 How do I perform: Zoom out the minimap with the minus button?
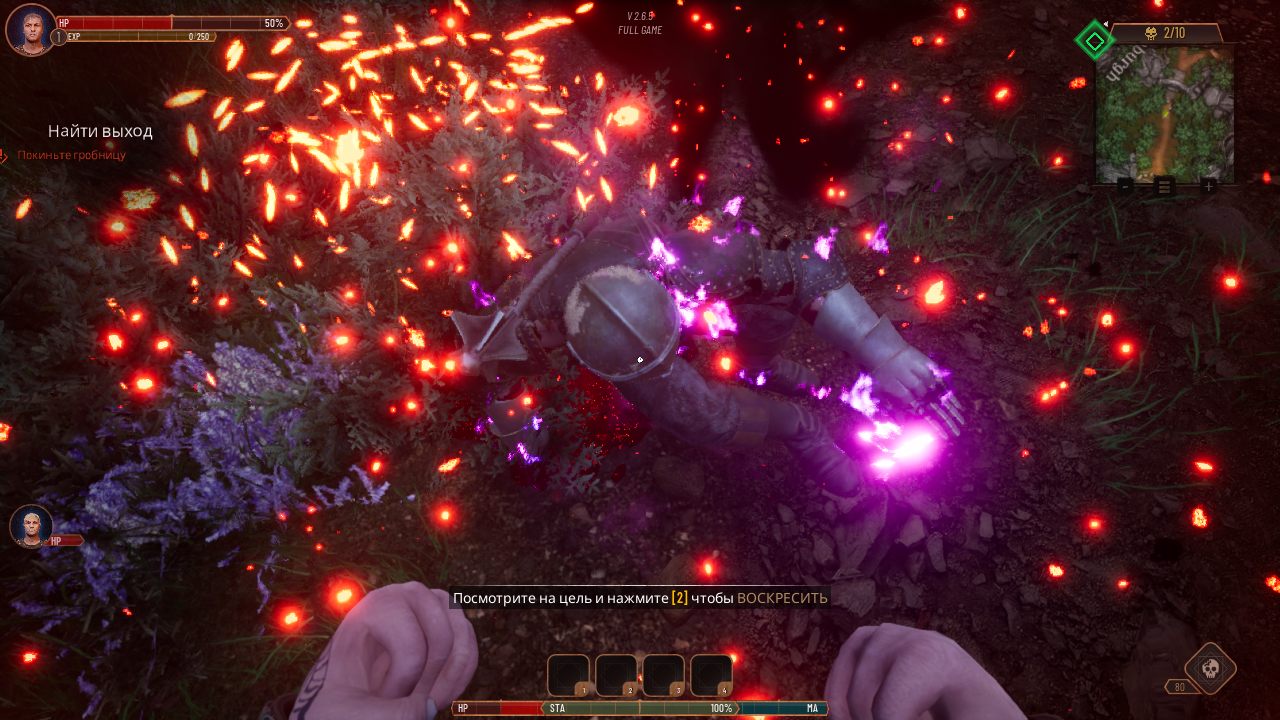click(1125, 186)
